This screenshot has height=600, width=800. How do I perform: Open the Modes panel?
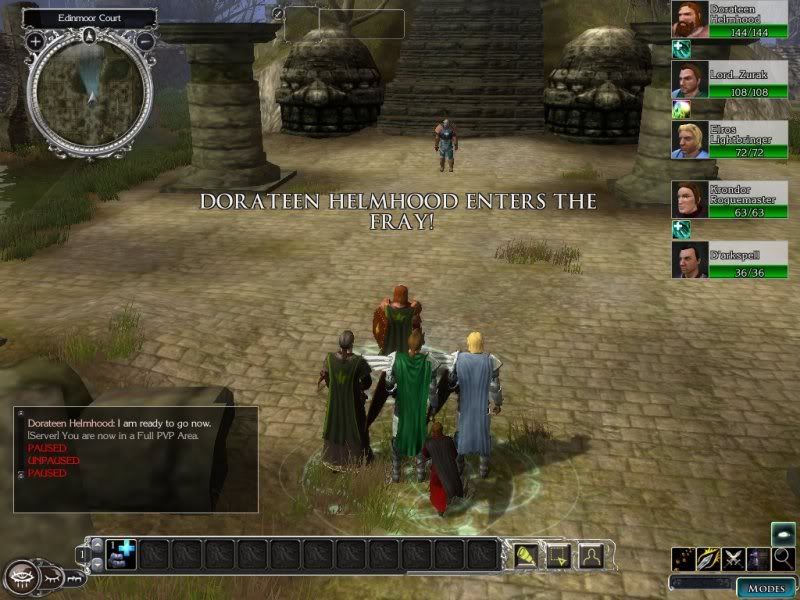(x=765, y=587)
